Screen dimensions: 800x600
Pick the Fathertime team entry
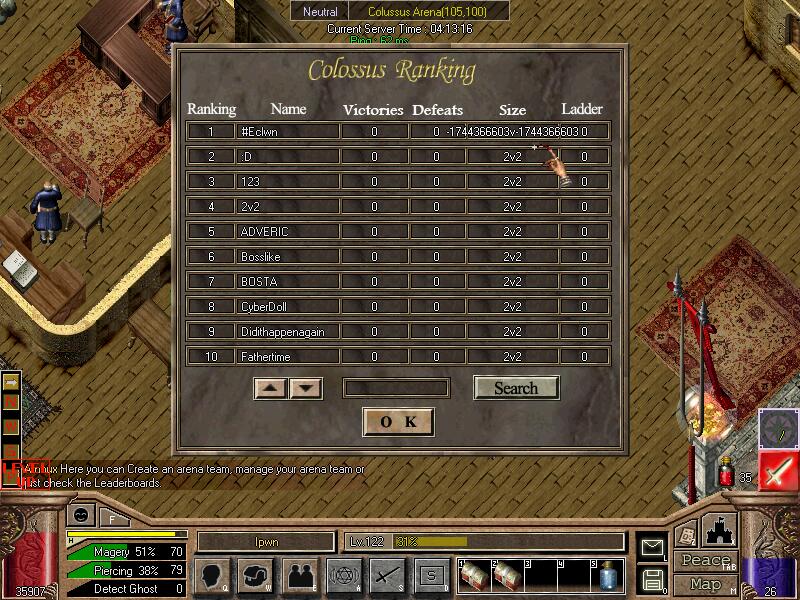coord(286,357)
